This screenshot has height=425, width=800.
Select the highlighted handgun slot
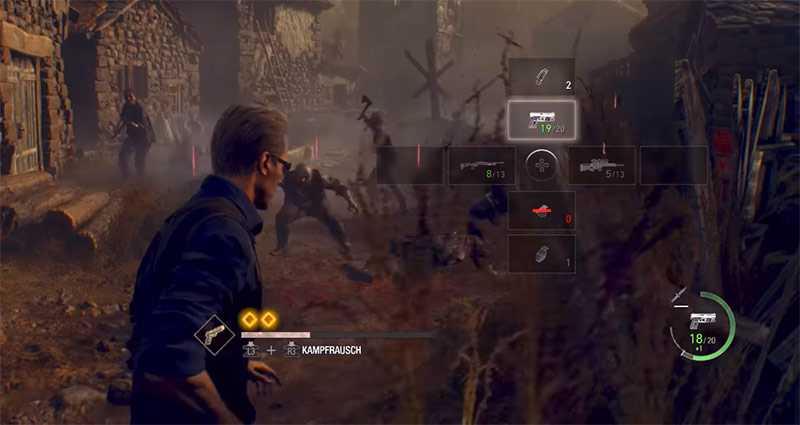click(x=541, y=121)
